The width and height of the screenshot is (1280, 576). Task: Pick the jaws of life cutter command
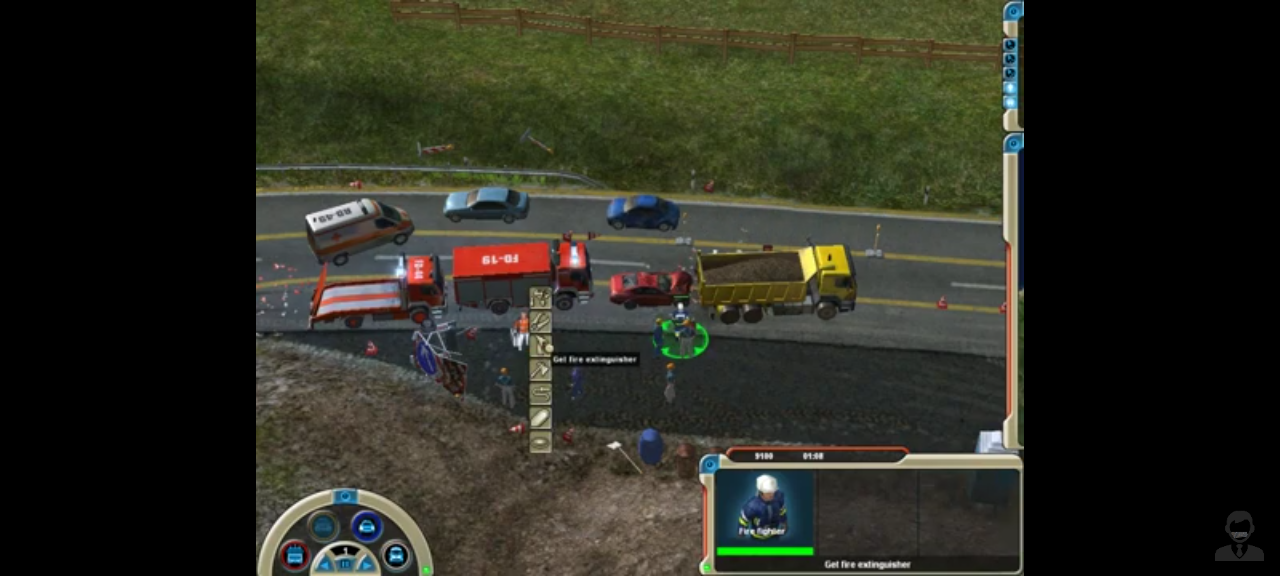(x=540, y=322)
